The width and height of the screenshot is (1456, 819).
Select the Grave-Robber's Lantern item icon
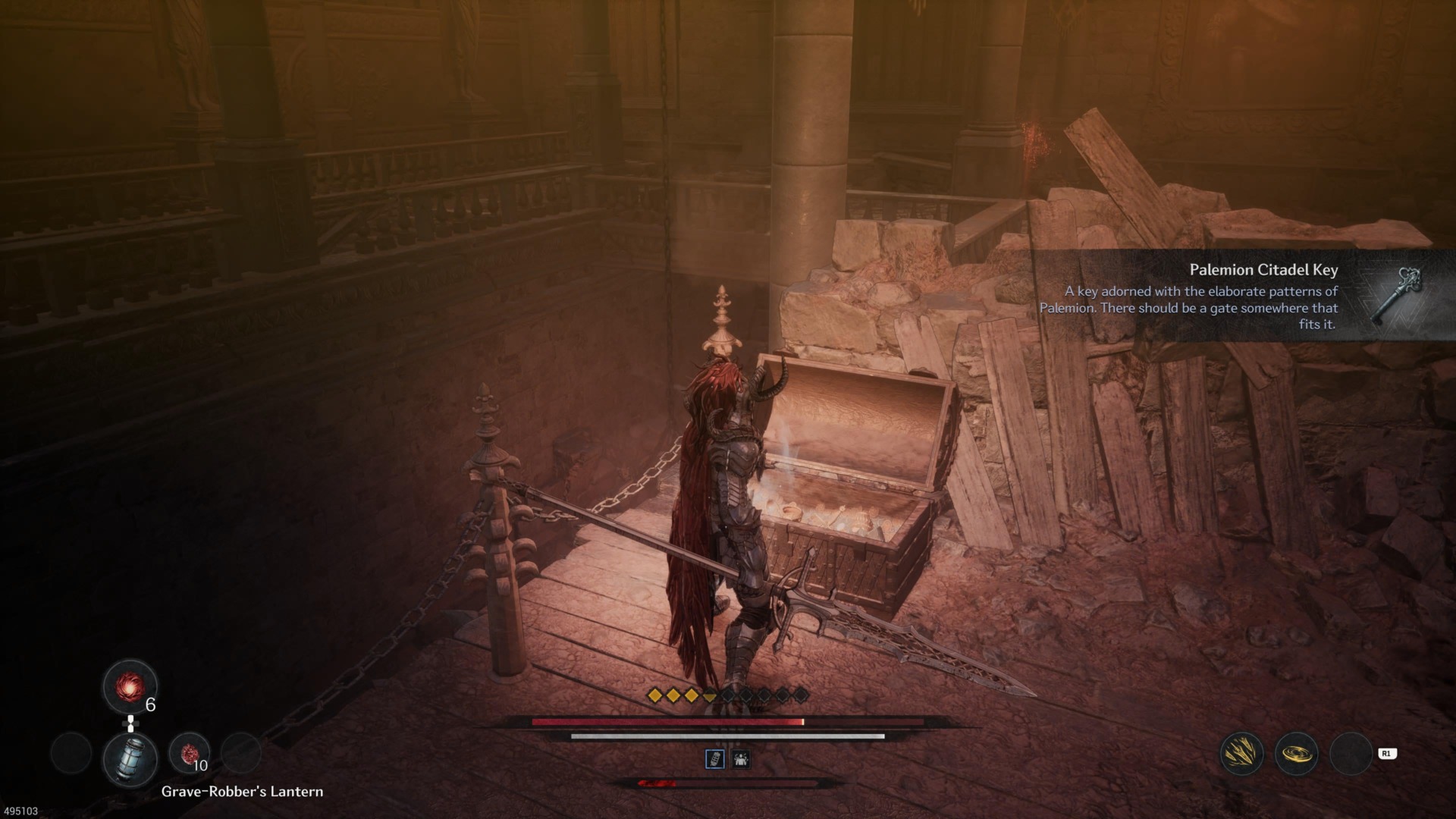coord(130,759)
